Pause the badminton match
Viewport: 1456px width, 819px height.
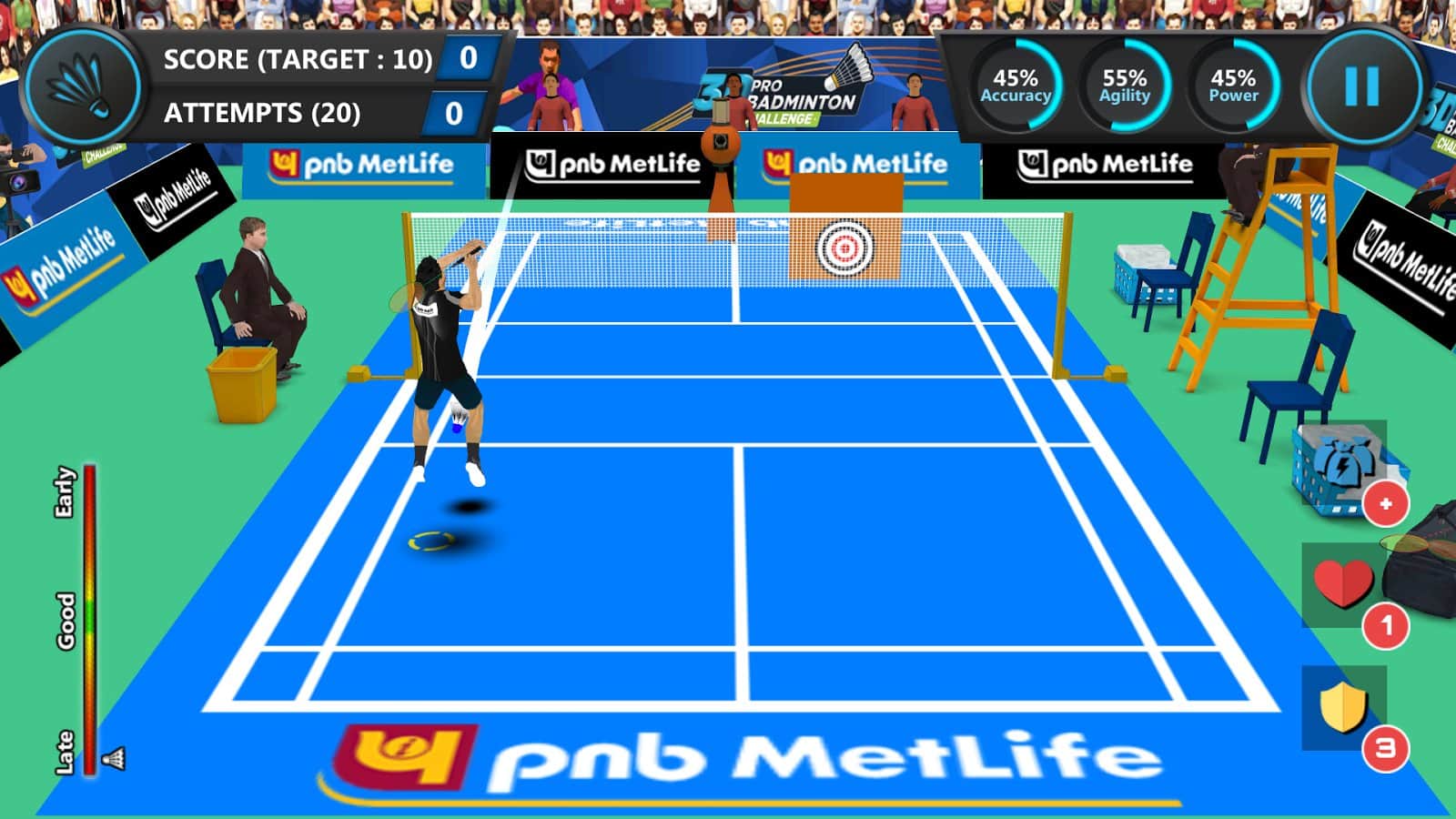point(1361,87)
